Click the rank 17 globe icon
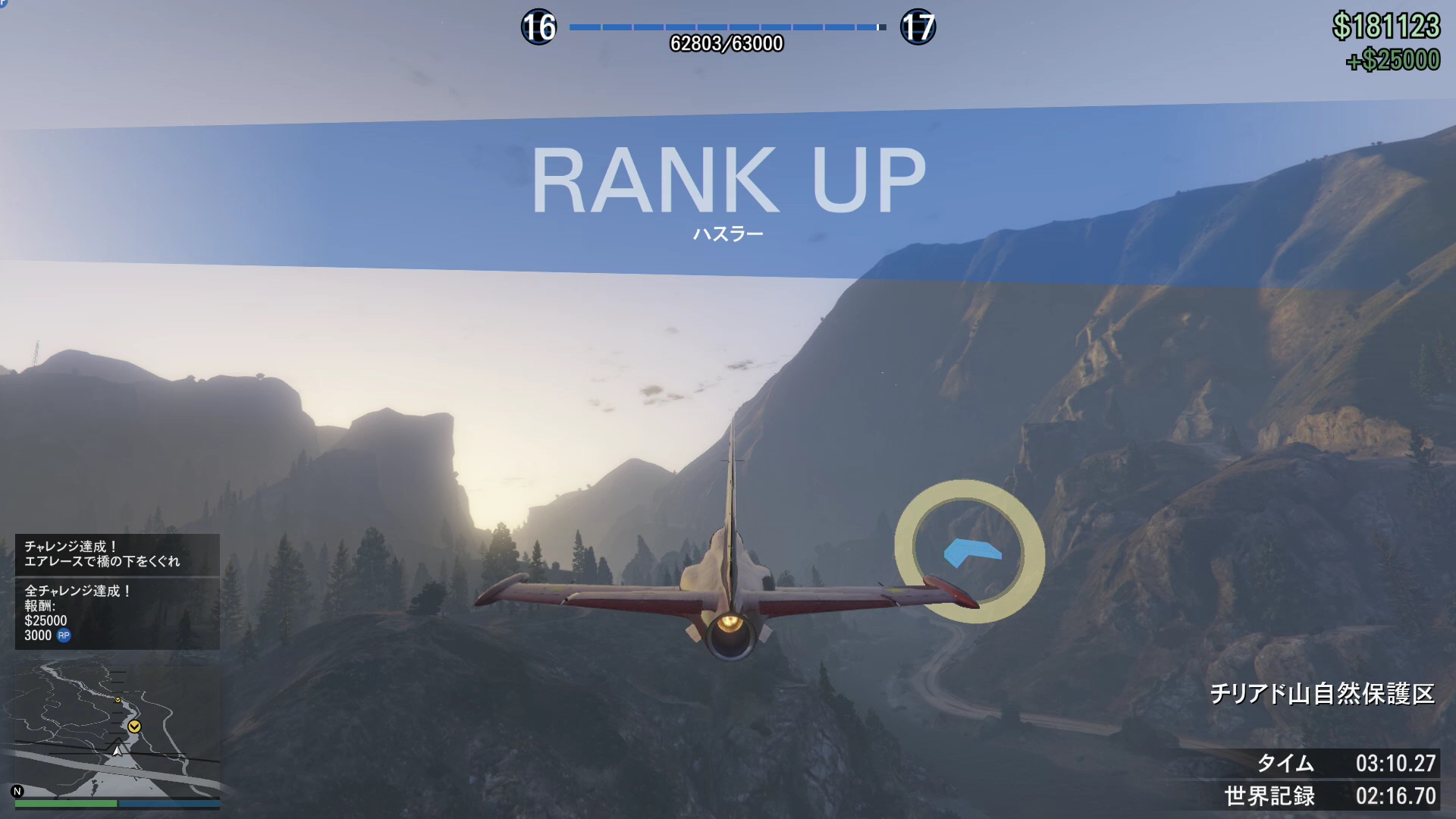This screenshot has width=1456, height=819. click(918, 27)
